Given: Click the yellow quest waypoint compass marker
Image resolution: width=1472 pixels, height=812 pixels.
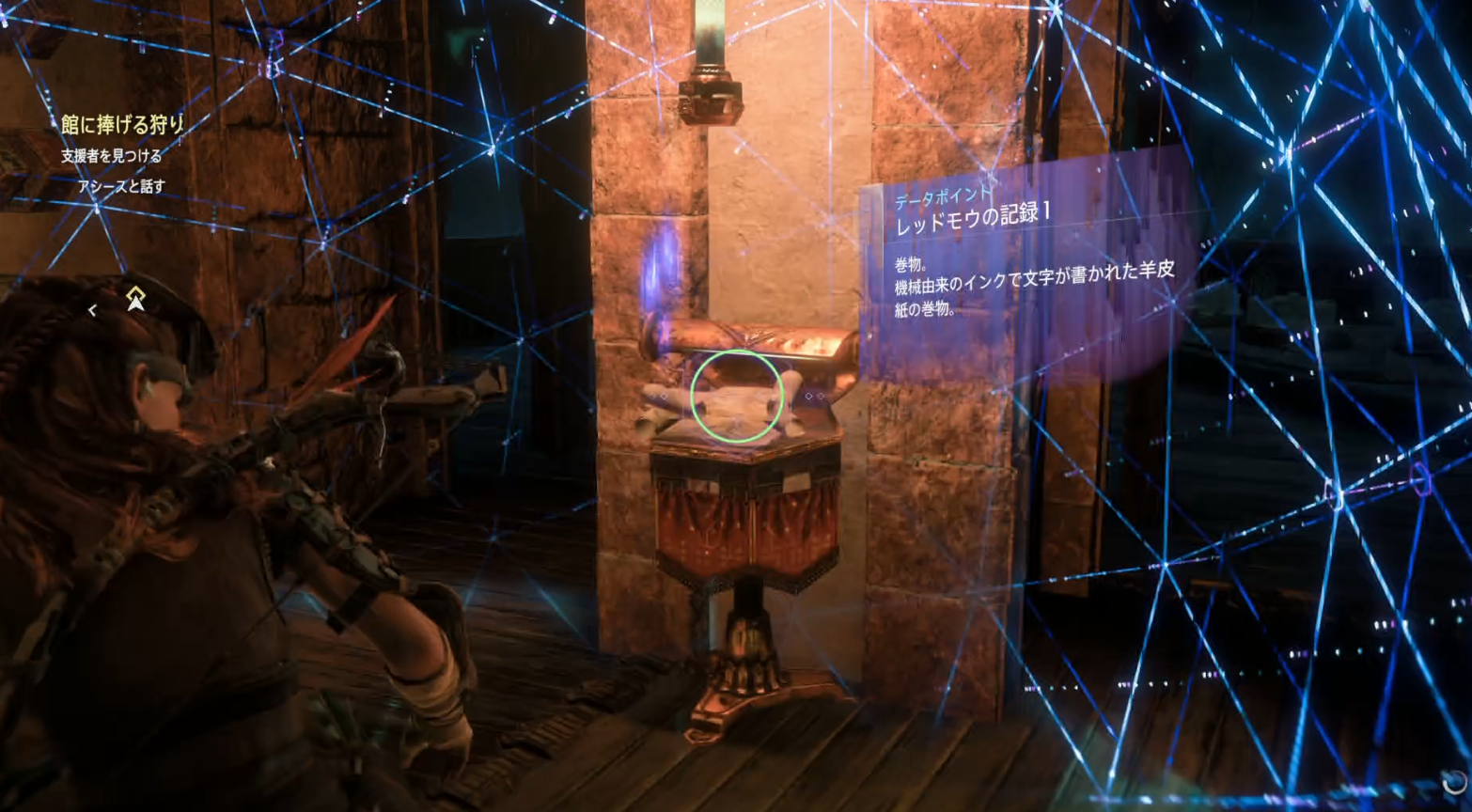Looking at the screenshot, I should (135, 298).
